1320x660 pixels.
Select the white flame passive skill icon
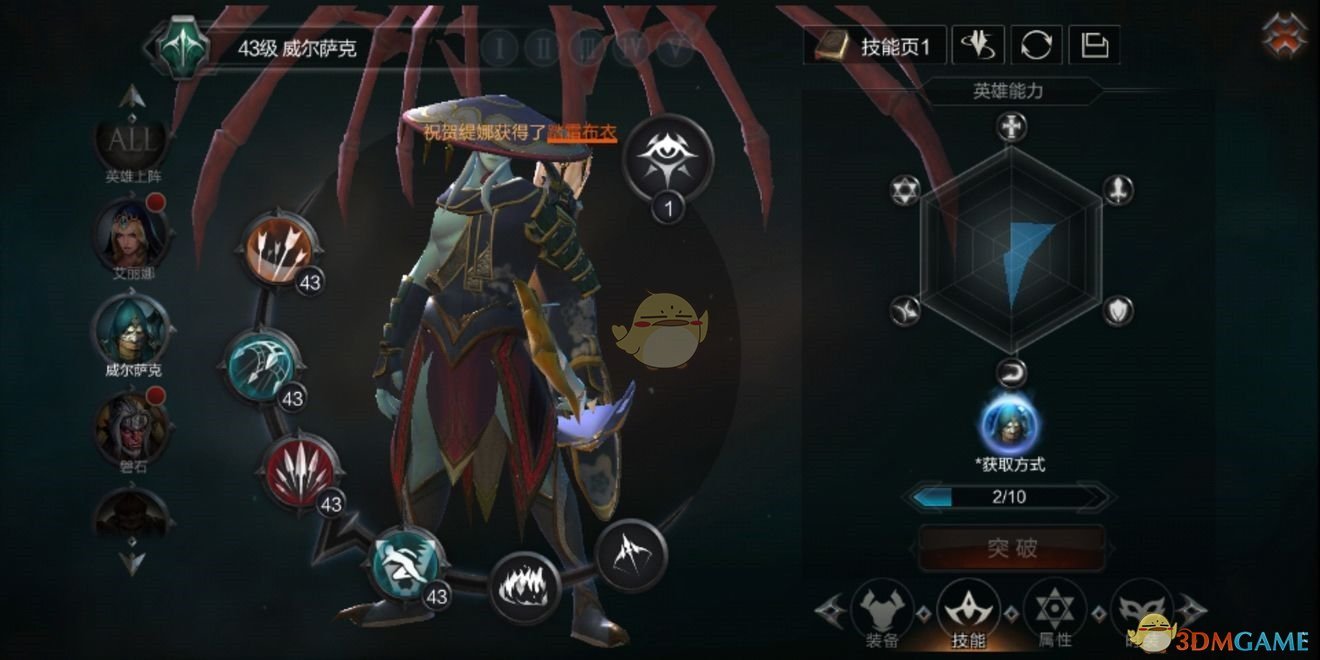[x=524, y=587]
